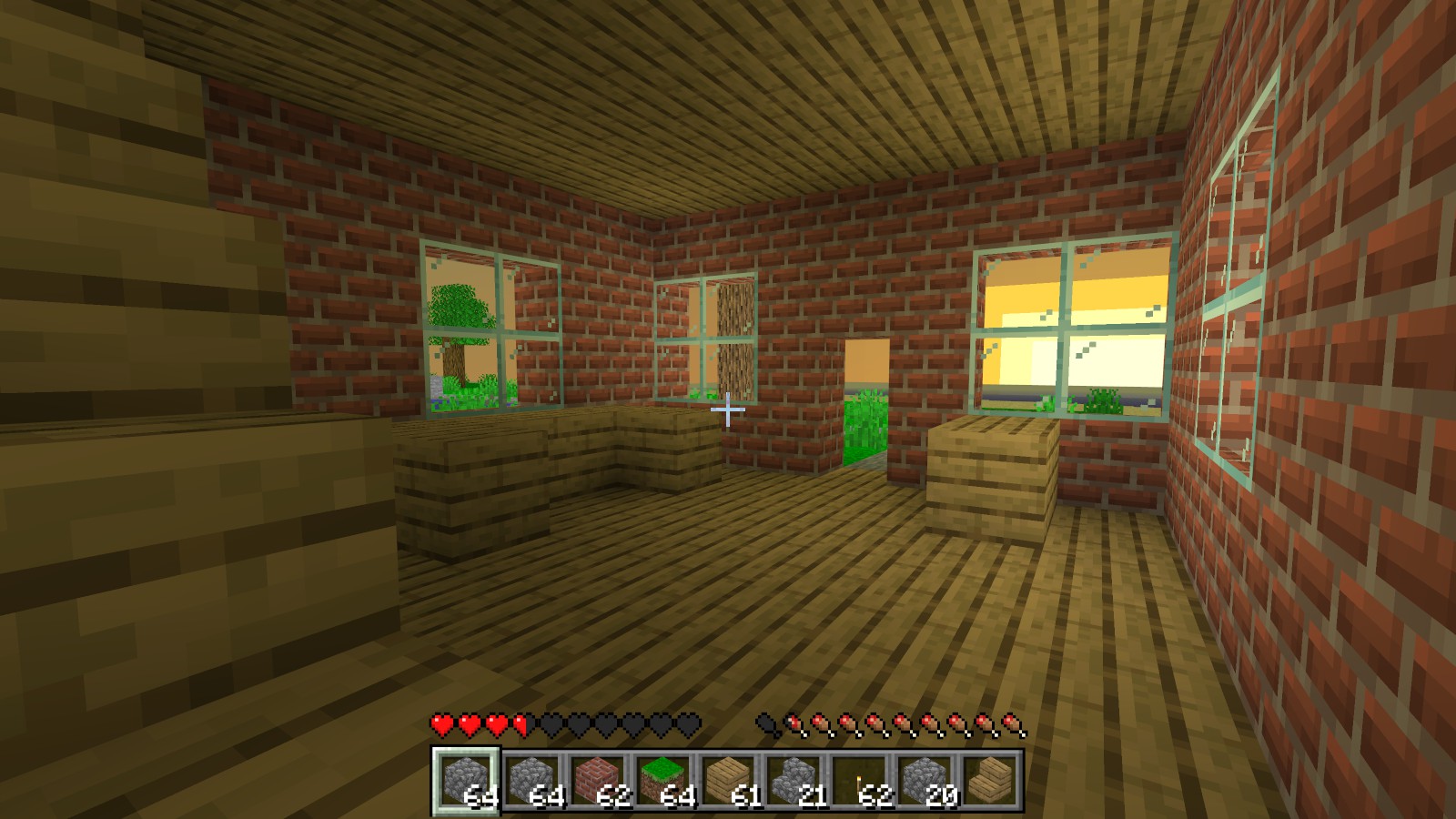This screenshot has width=1456, height=819.
Task: Select the cobblestone block in the first hotbar slot
Action: [x=467, y=781]
